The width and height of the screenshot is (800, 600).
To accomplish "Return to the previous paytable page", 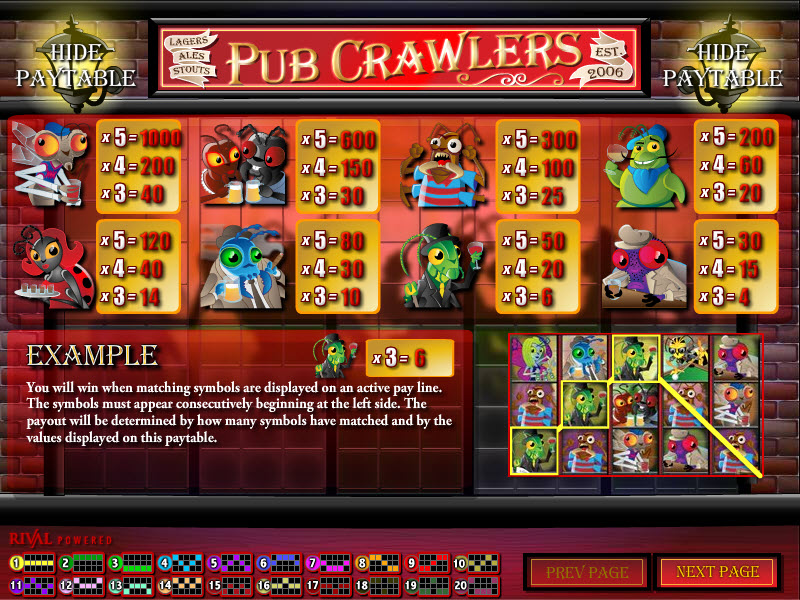I will (x=587, y=572).
